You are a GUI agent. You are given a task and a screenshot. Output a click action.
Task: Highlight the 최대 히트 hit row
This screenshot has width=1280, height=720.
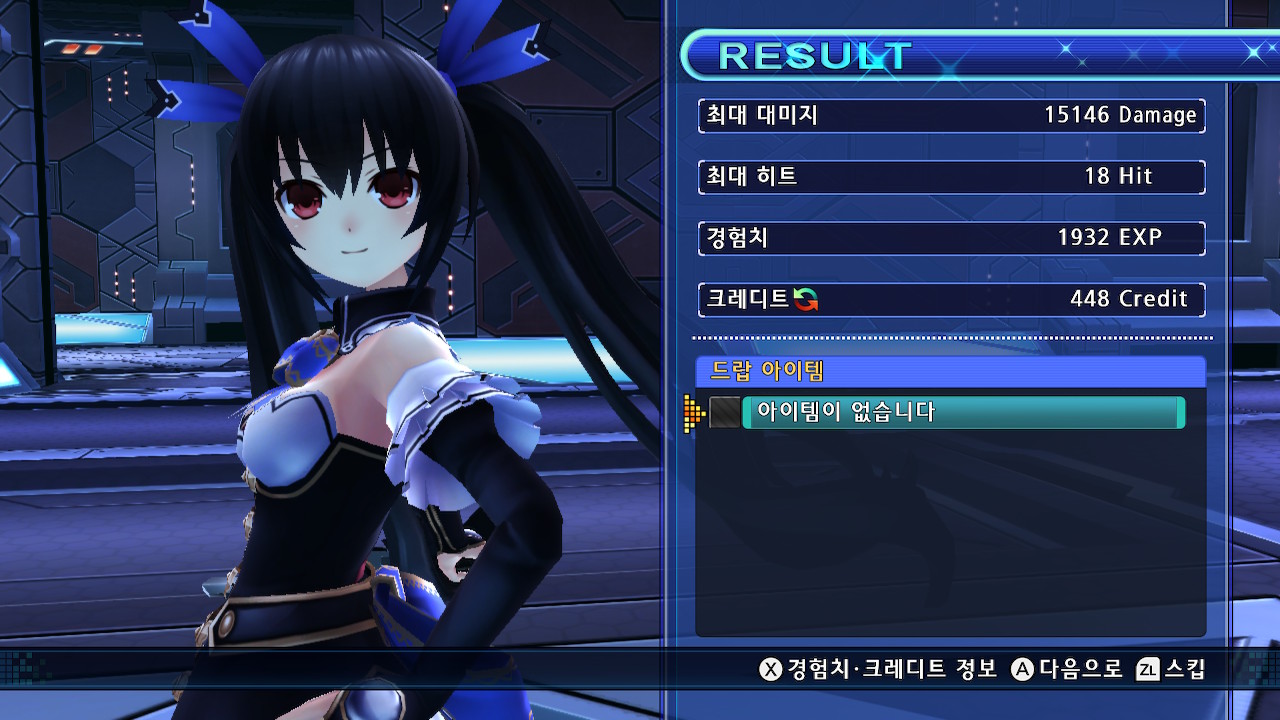(950, 176)
